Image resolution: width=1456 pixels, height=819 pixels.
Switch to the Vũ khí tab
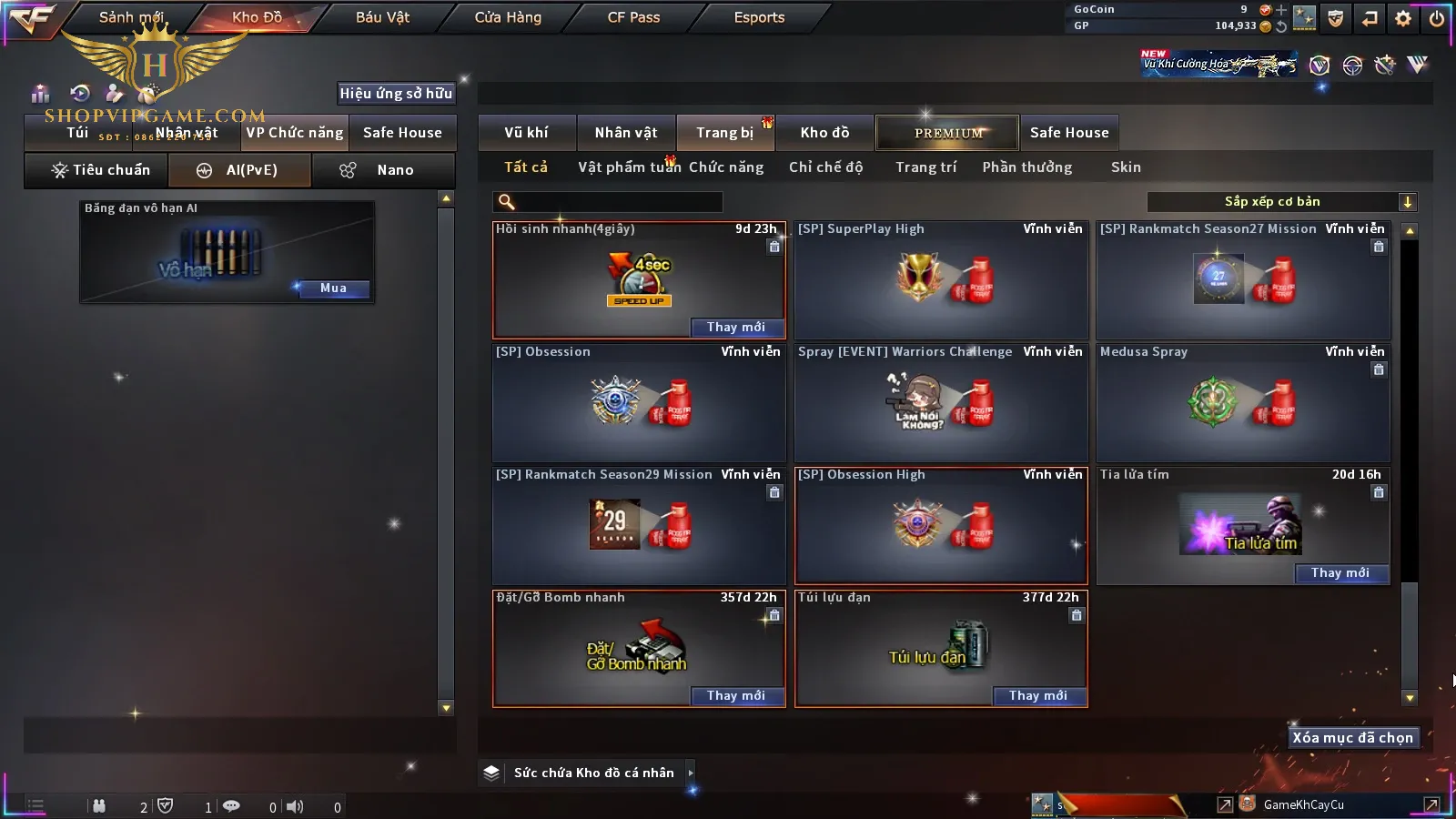[526, 133]
